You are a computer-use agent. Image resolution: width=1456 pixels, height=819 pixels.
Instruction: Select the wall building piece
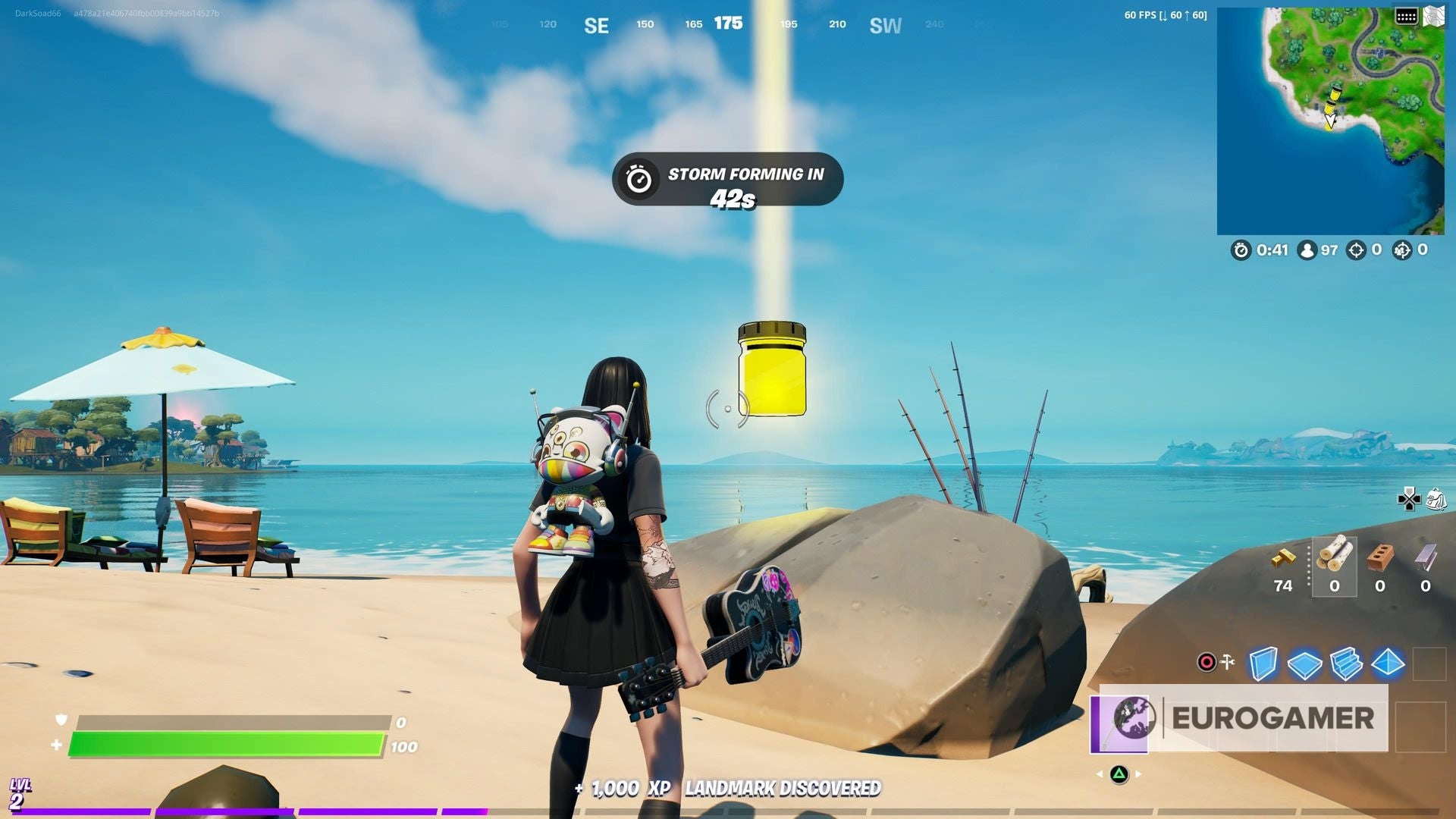[x=1263, y=662]
